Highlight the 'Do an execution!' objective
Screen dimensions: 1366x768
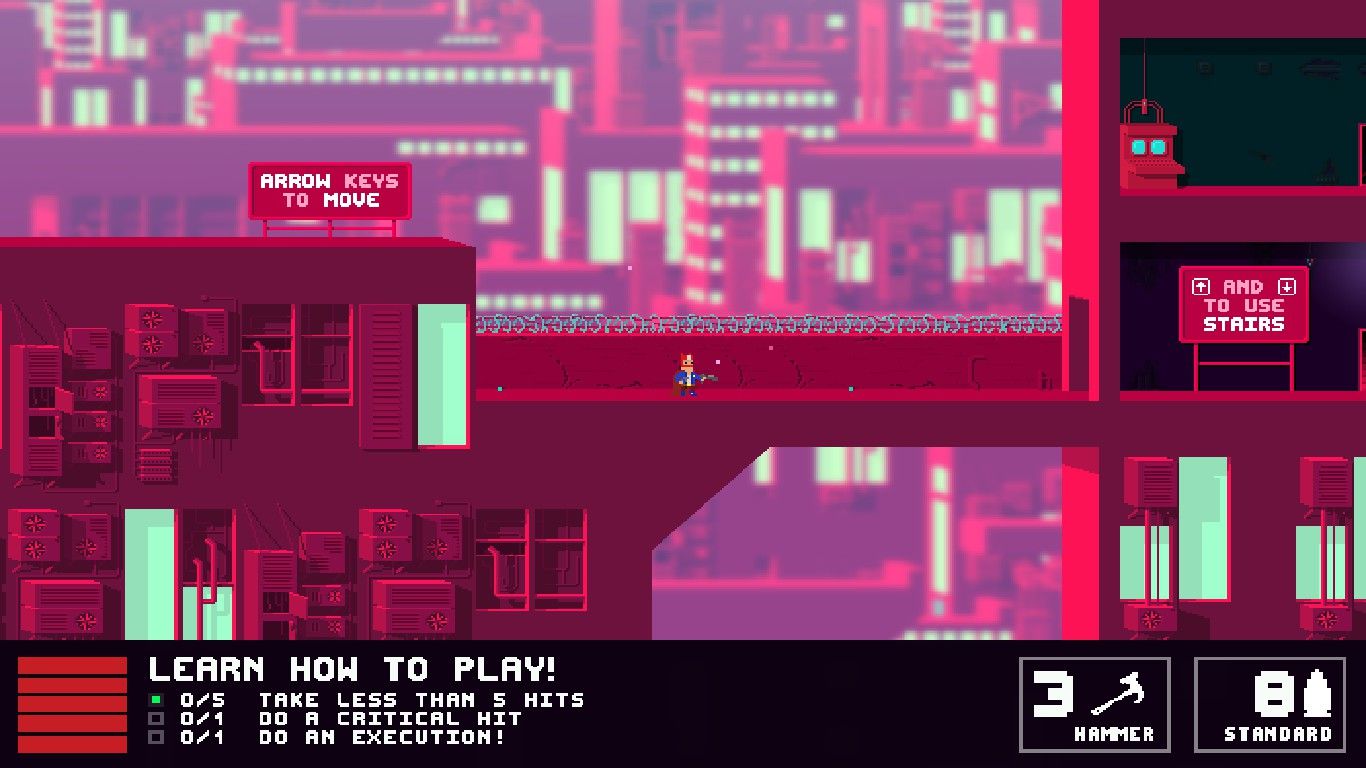[381, 737]
